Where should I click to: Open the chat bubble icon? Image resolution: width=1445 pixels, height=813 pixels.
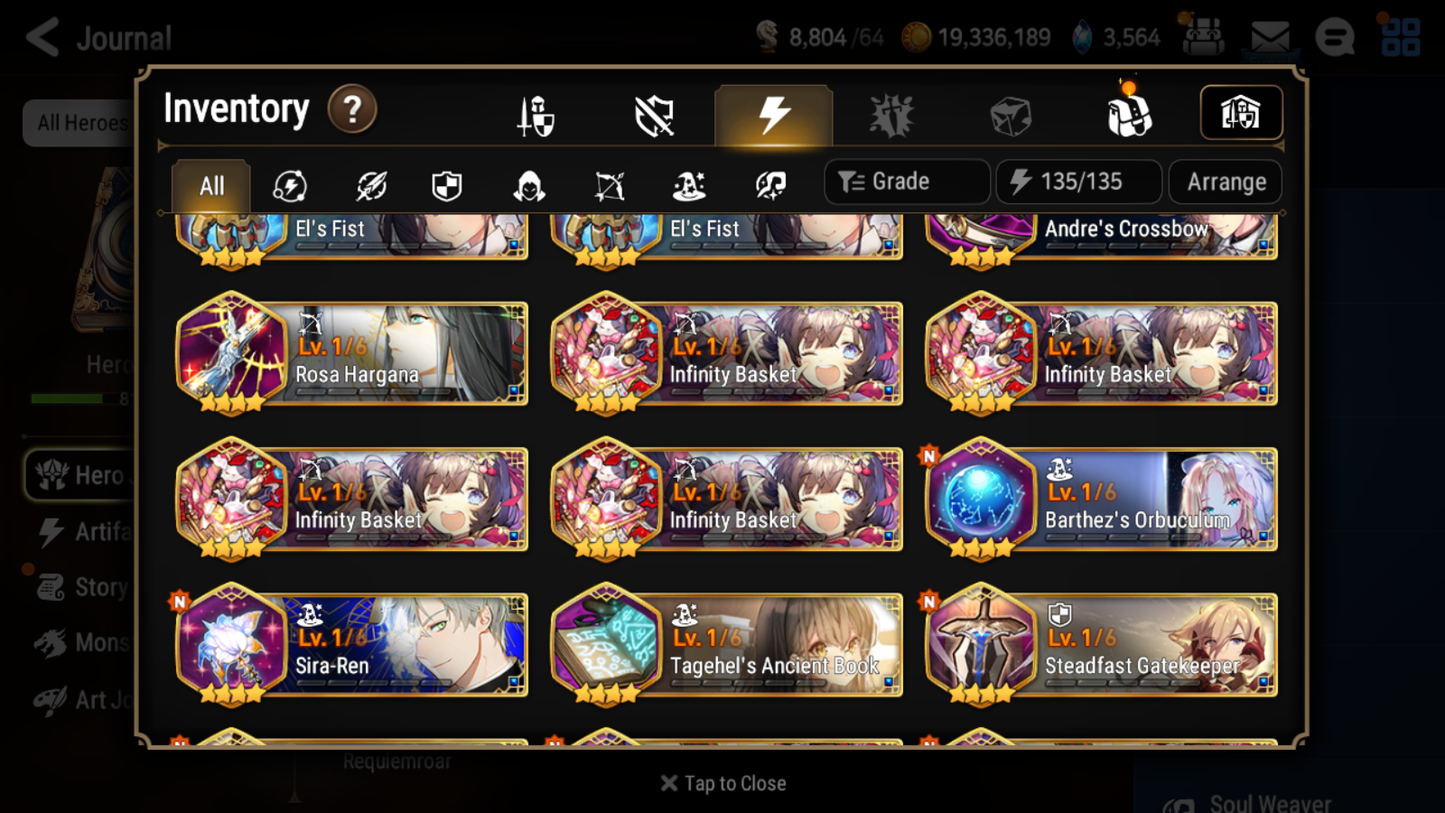1335,36
